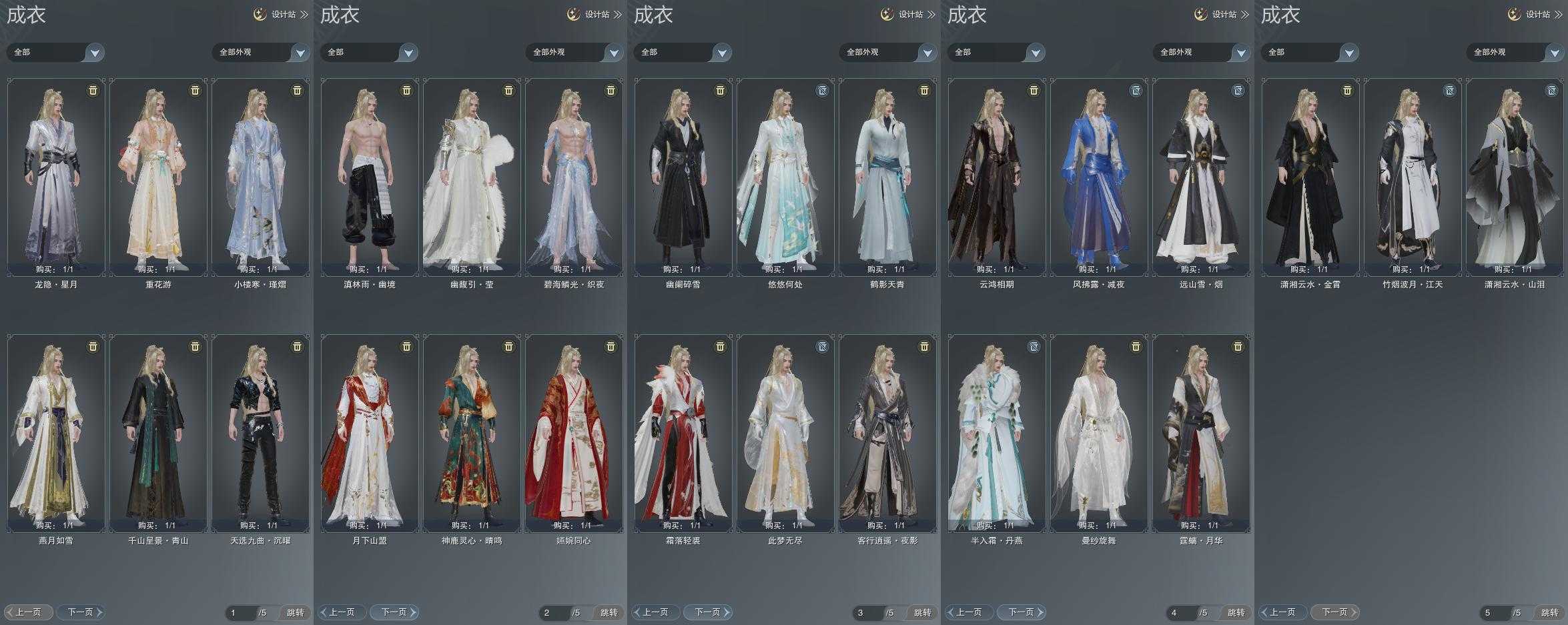Viewport: 1568px width, 625px height.
Task: Select the 鹤影天青 pale blue outfit
Action: (x=887, y=177)
